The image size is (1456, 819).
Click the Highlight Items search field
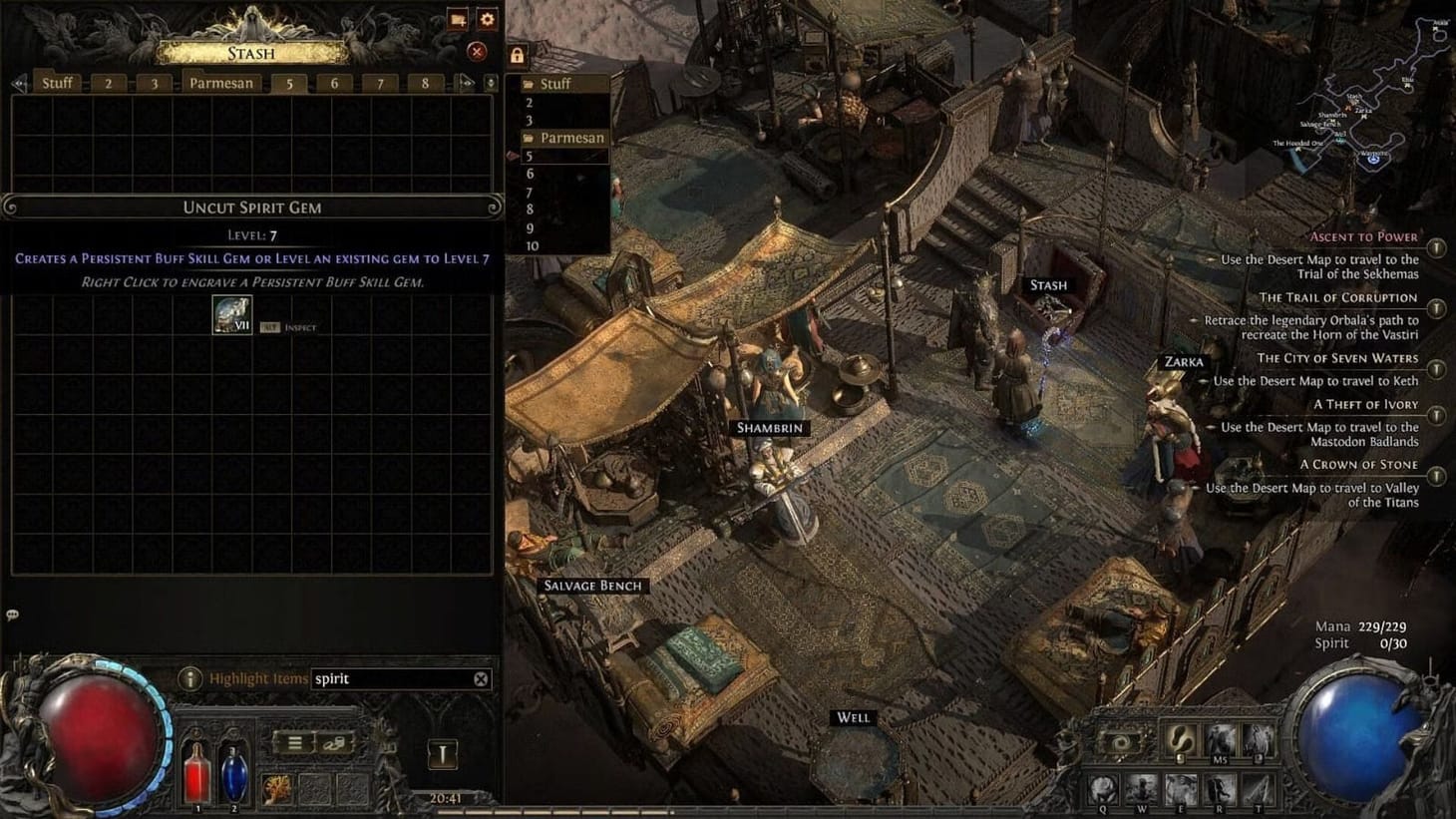click(x=399, y=678)
